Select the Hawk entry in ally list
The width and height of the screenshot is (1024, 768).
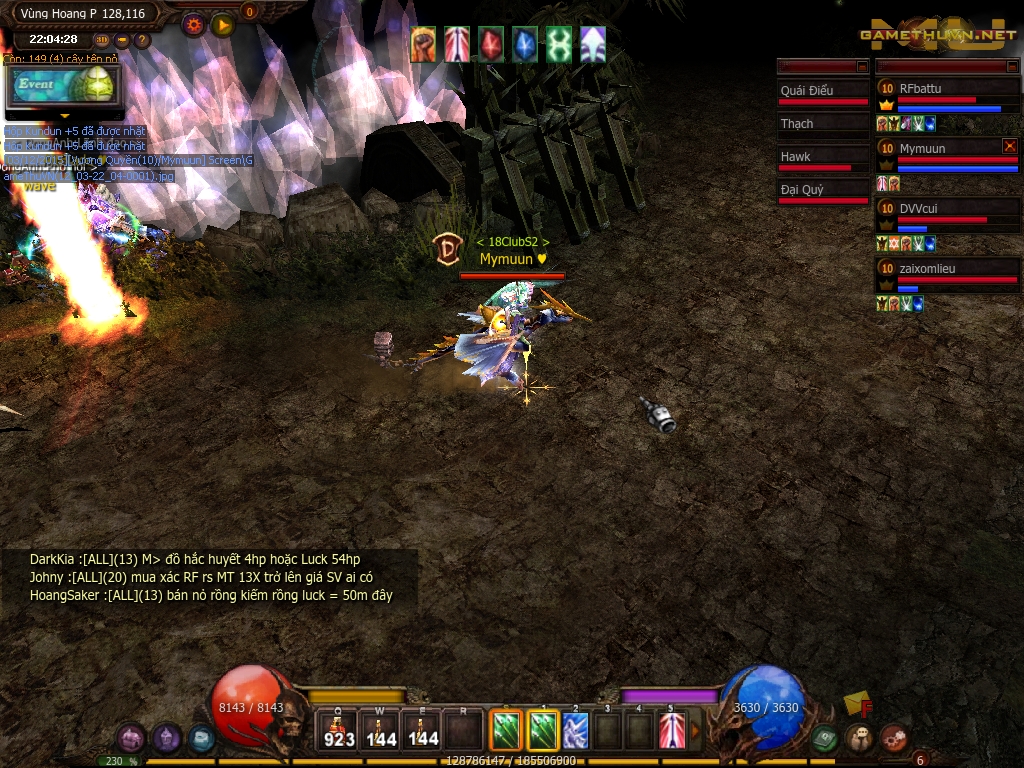pos(824,158)
